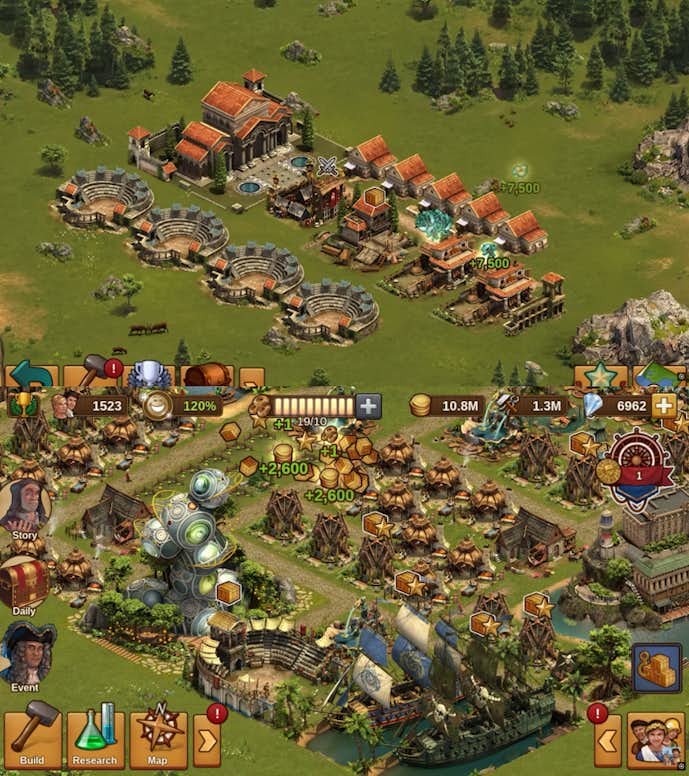Expand menu with right arrow button
The height and width of the screenshot is (776, 689).
(207, 741)
